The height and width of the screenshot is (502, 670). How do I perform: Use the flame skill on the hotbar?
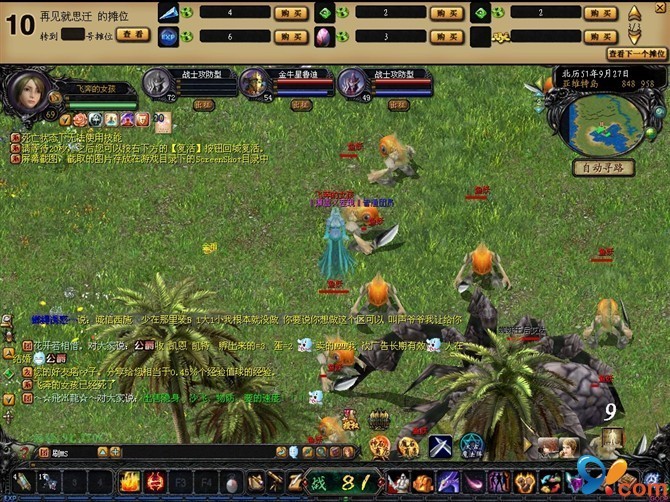click(129, 482)
